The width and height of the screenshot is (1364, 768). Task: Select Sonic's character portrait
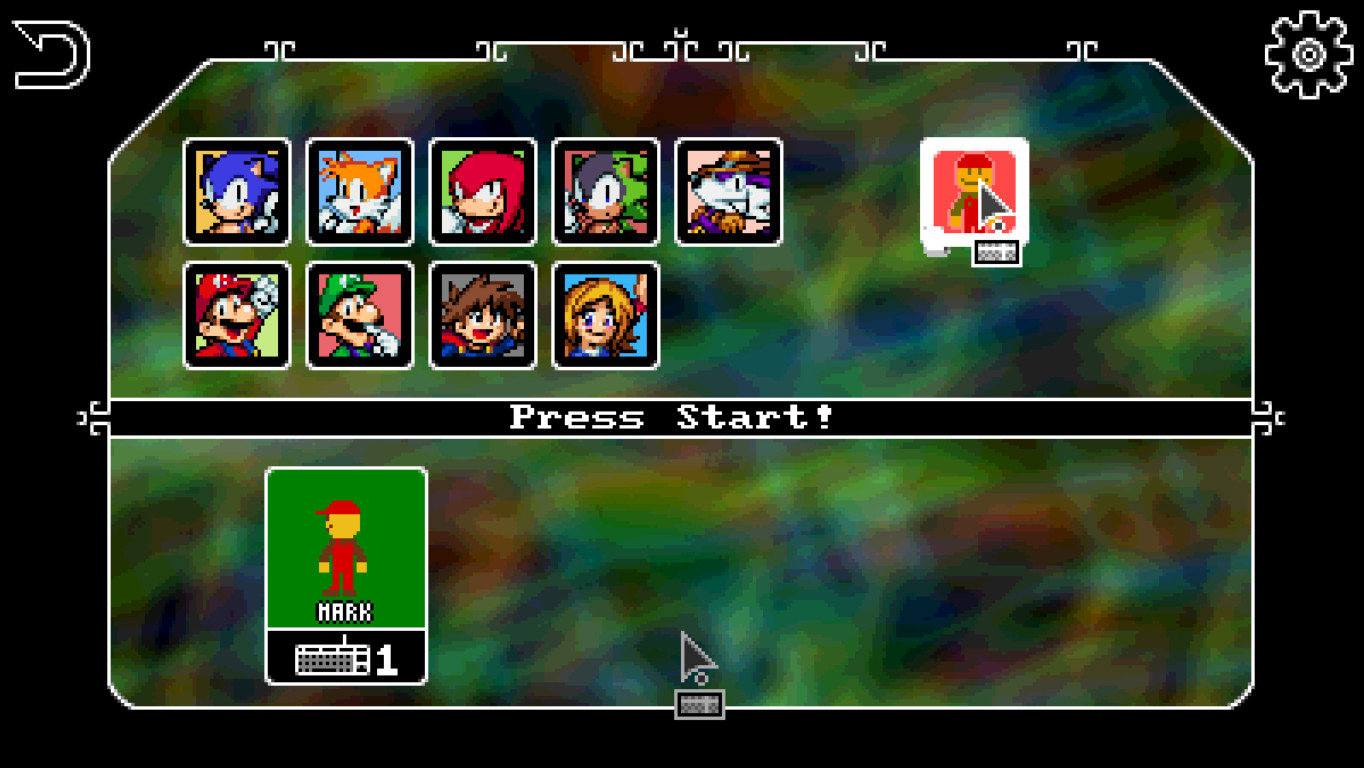(238, 191)
